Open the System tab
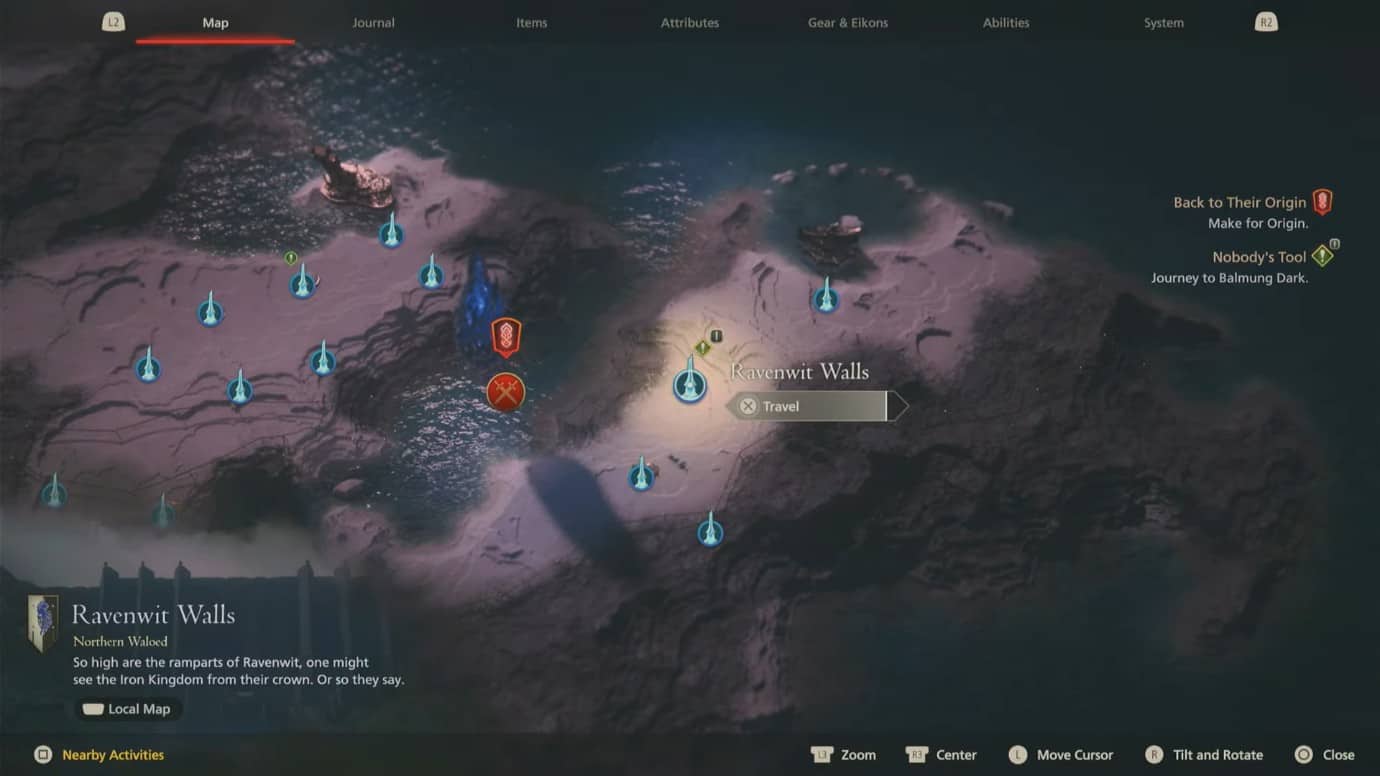 [1163, 22]
